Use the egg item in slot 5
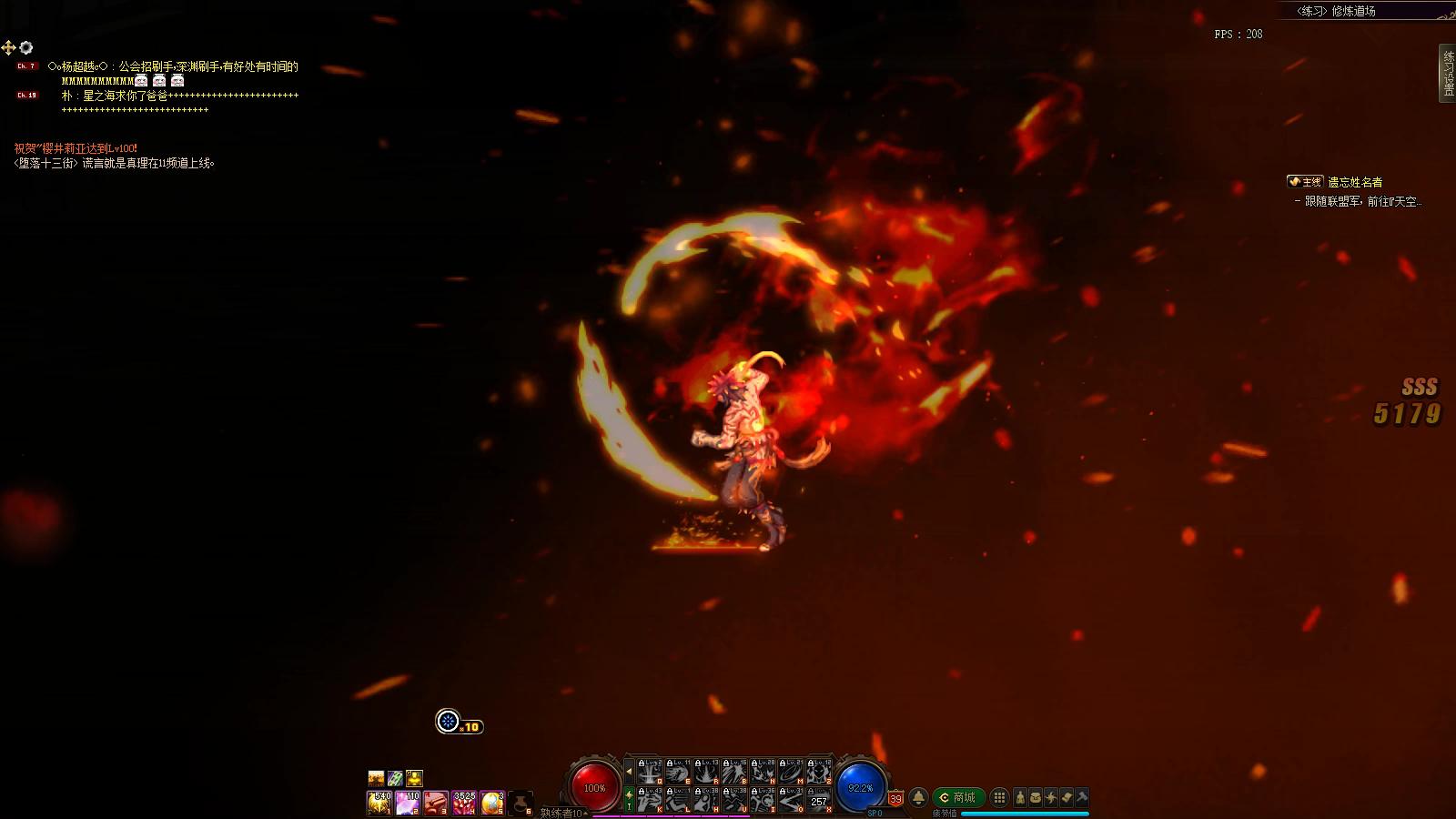Viewport: 1456px width, 819px height. pyautogui.click(x=492, y=803)
